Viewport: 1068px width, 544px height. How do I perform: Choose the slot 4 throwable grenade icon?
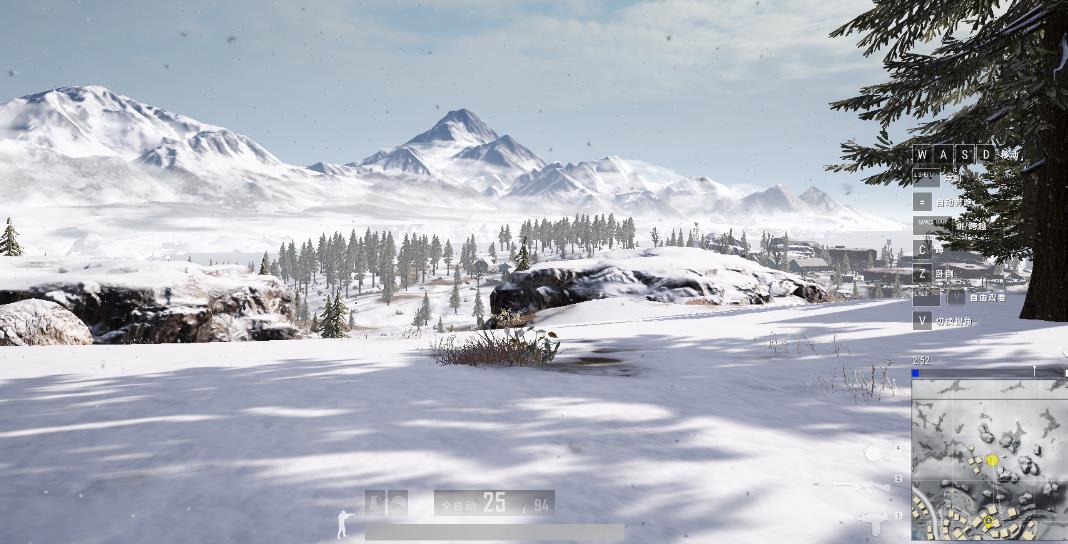coord(873,453)
